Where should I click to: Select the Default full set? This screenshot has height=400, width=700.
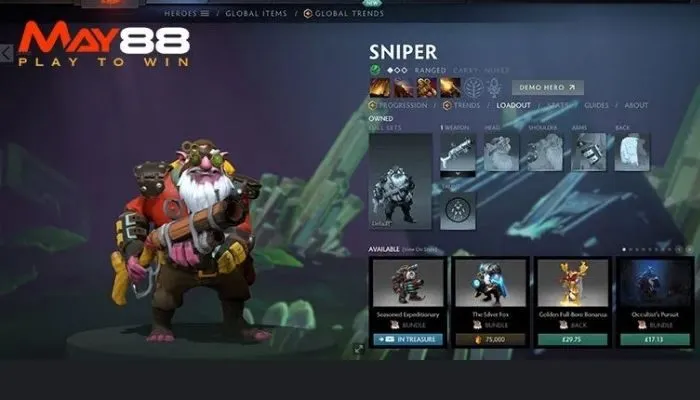pos(401,181)
